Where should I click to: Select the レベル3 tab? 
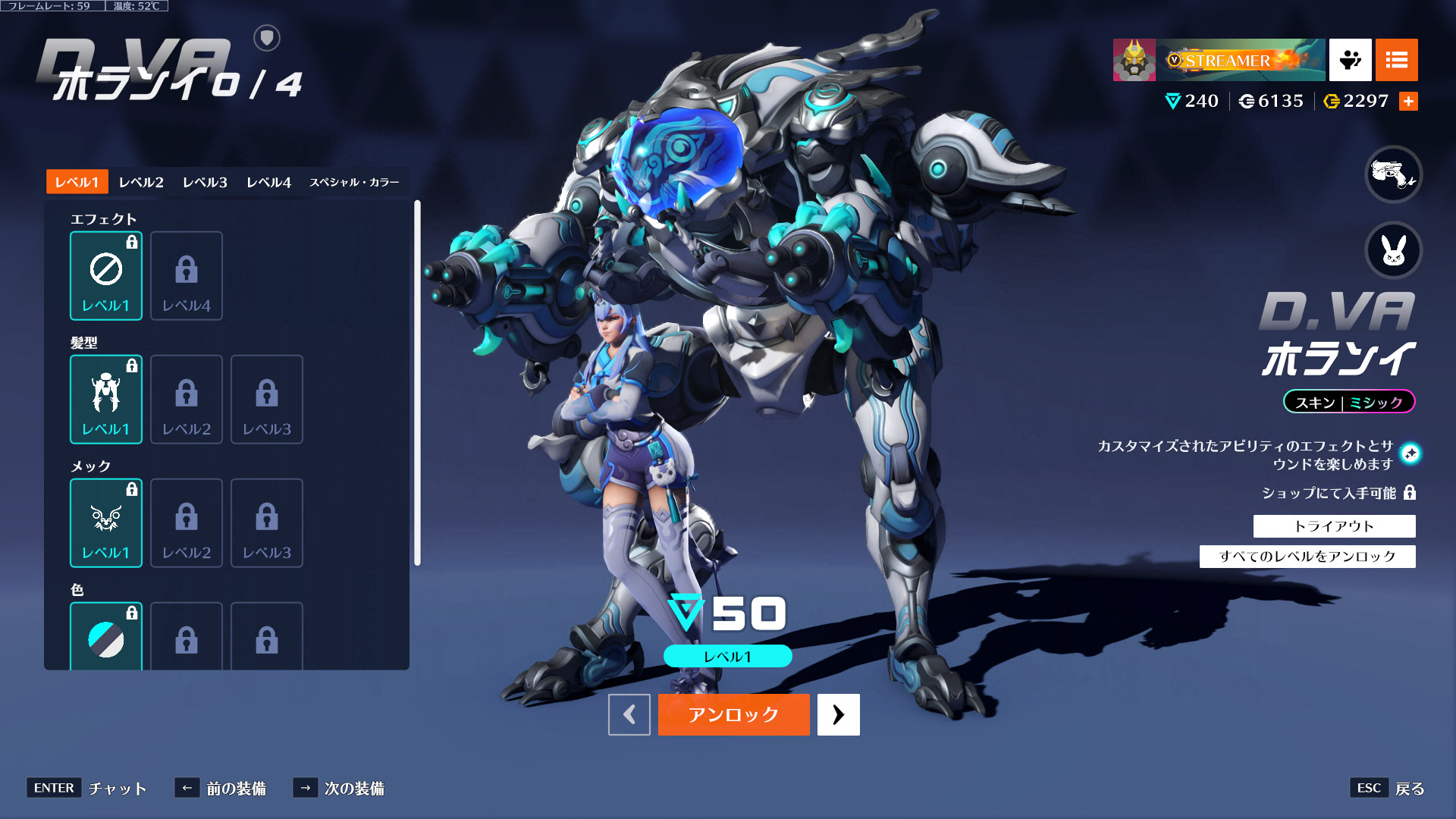click(x=205, y=182)
